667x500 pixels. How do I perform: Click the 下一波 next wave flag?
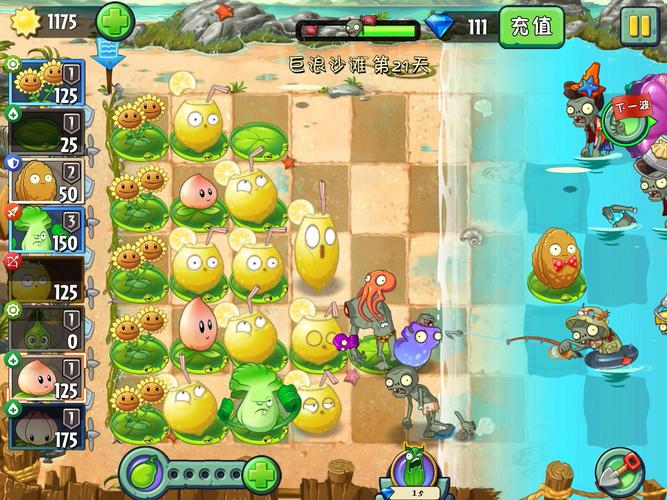(x=632, y=106)
